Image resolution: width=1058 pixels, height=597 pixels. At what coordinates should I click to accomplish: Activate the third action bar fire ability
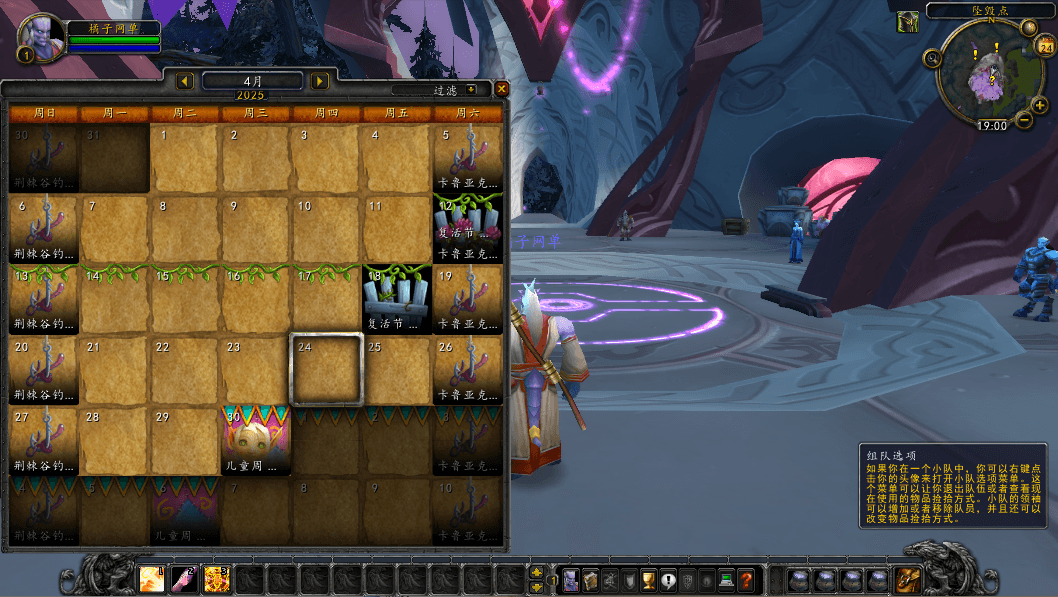217,579
